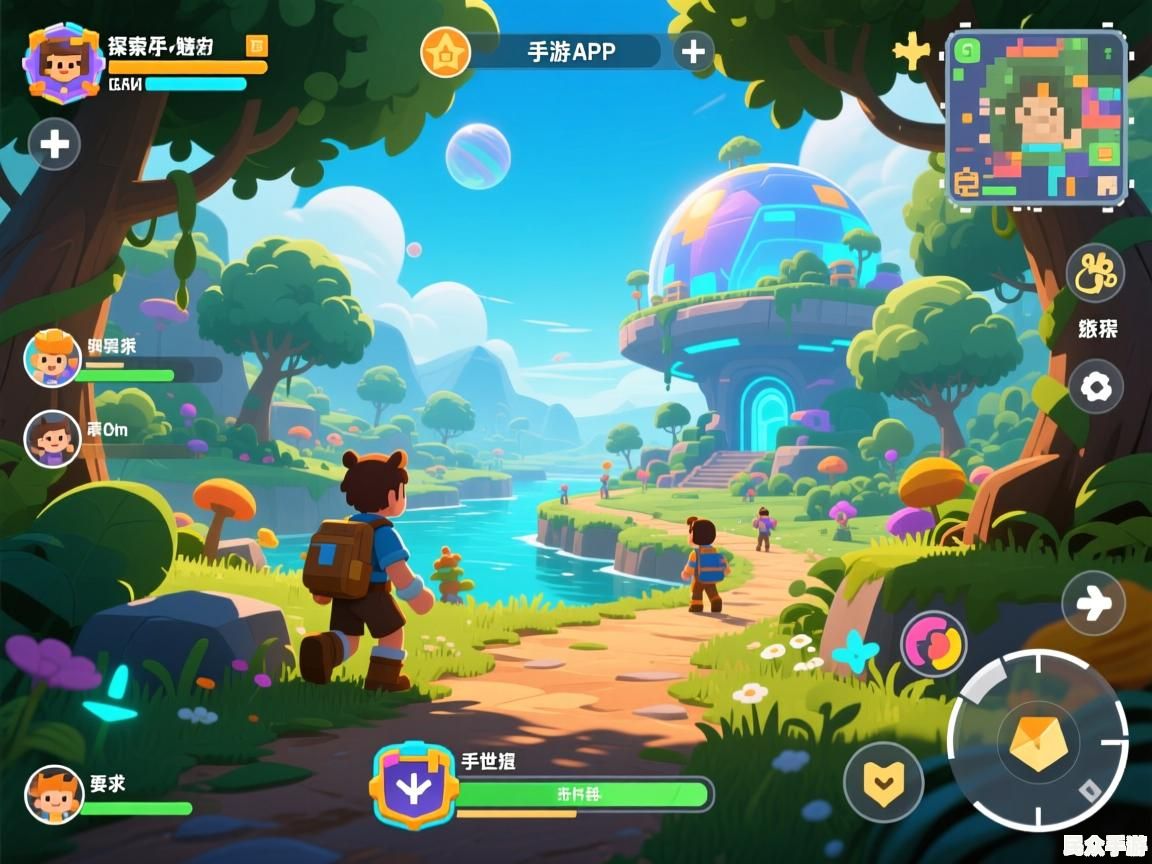Open the player avatar profile portrait
1152x864 pixels.
[63, 63]
